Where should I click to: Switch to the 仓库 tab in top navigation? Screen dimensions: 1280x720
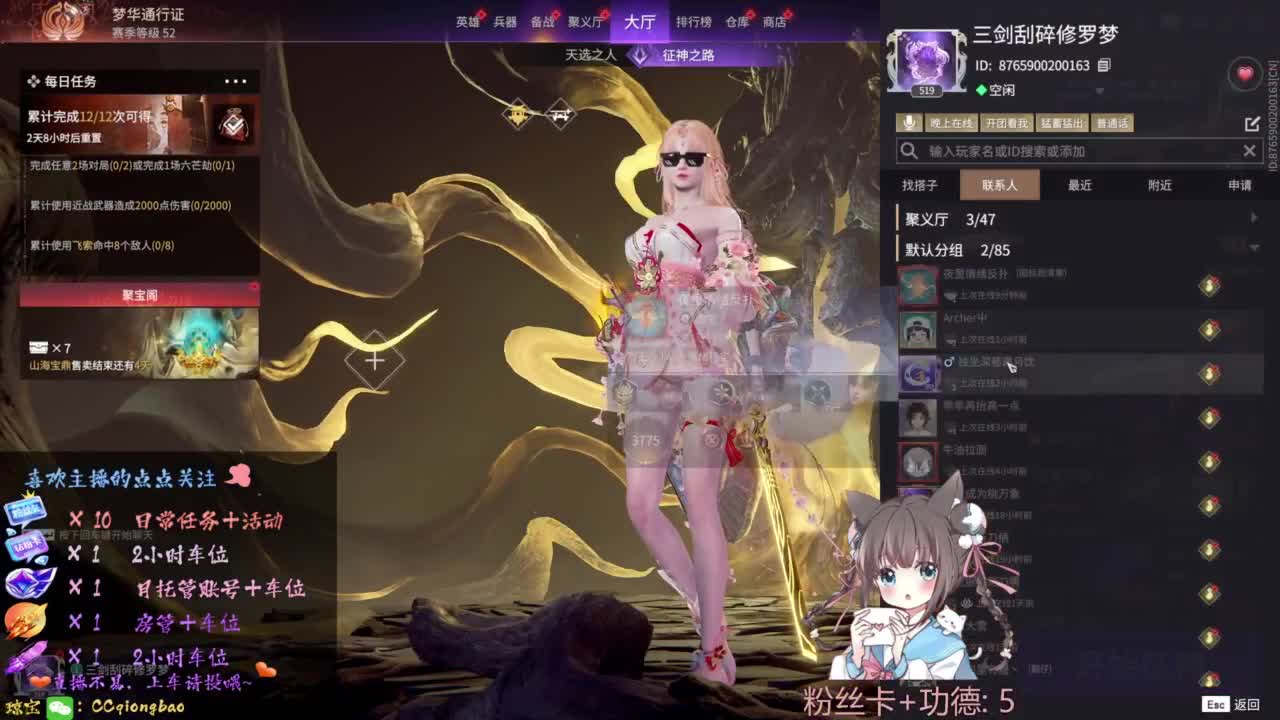(x=739, y=21)
